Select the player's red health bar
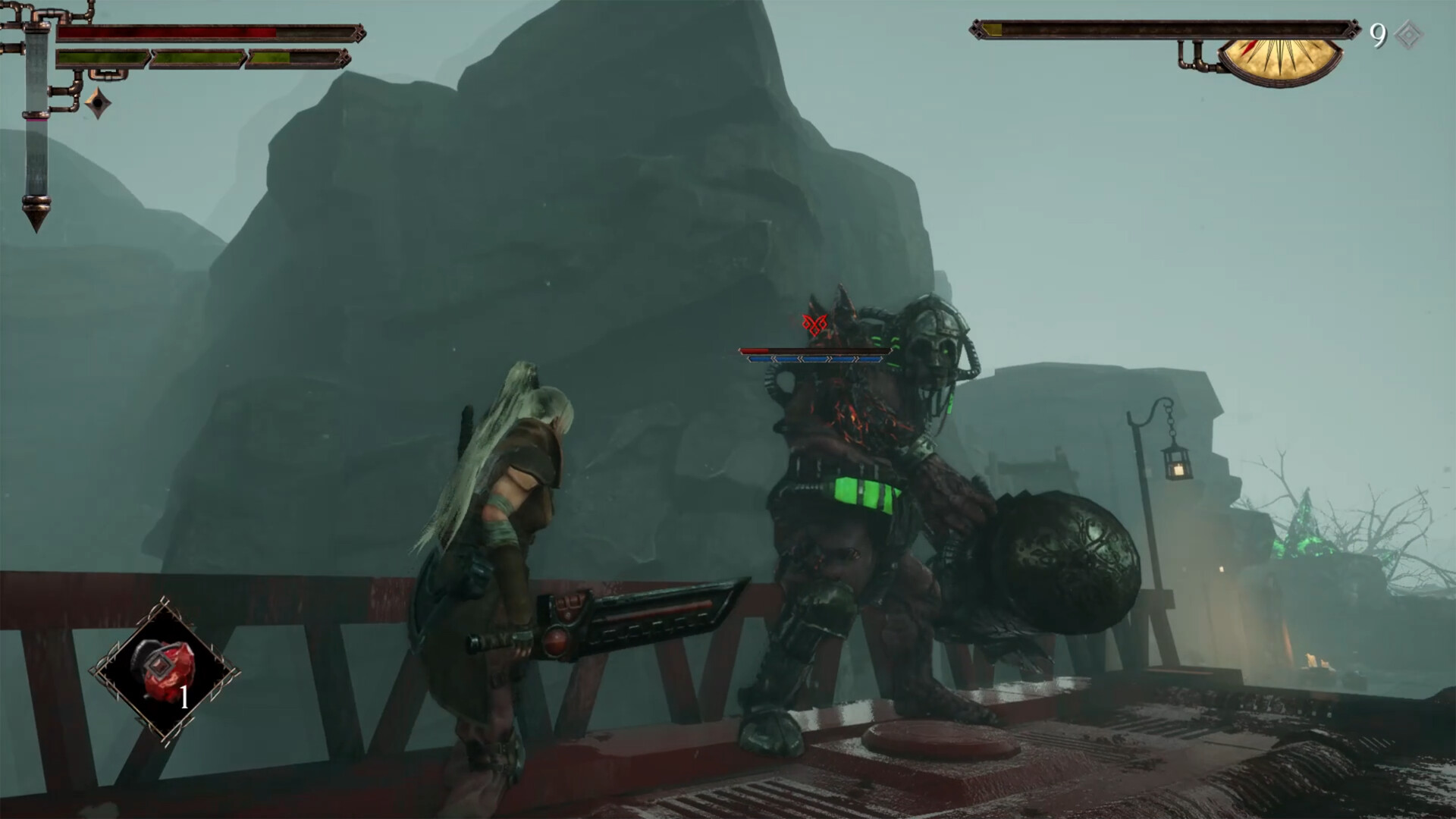The height and width of the screenshot is (819, 1456). point(167,32)
